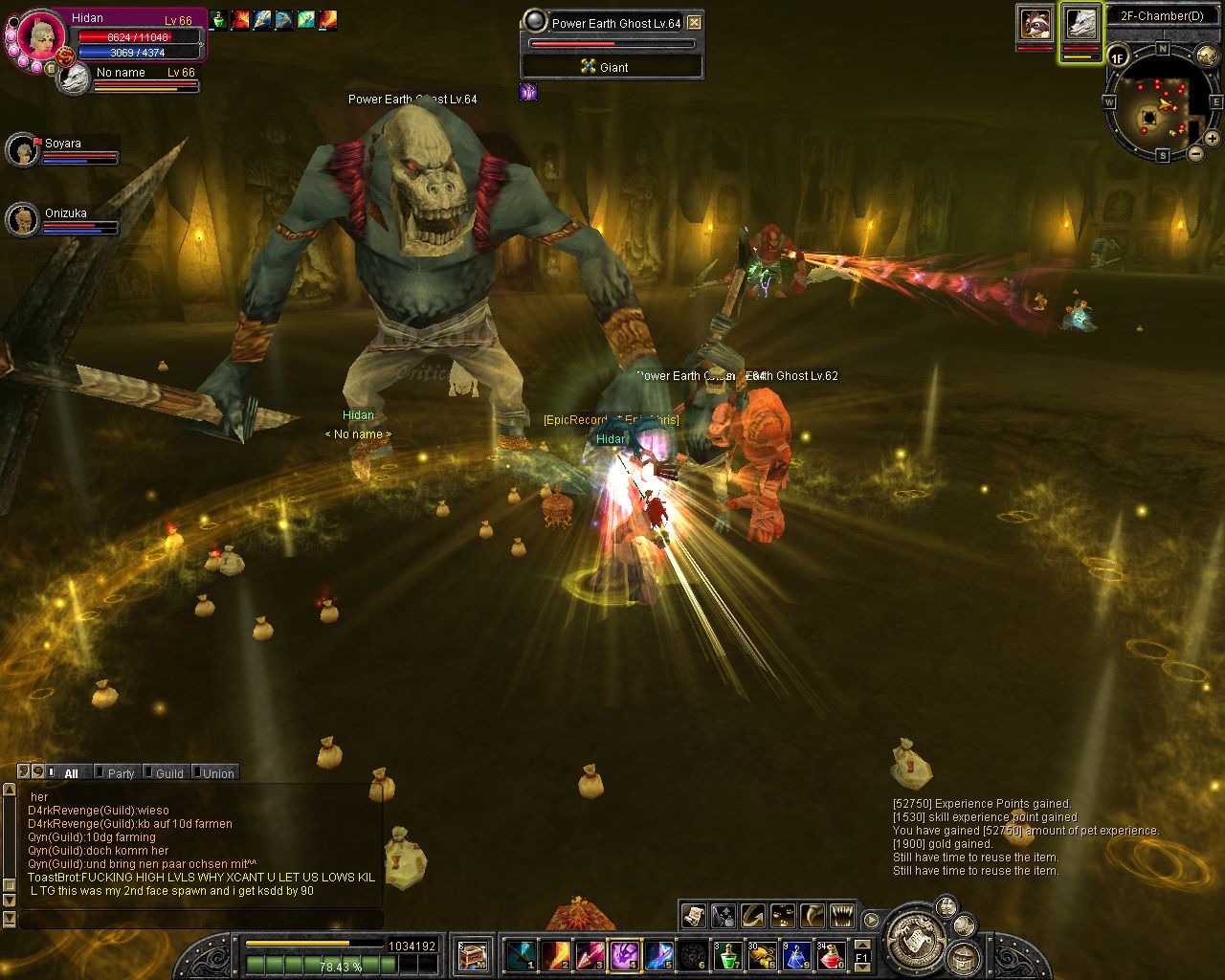Select the raccoon pet portrait
The height and width of the screenshot is (980, 1225).
click(1035, 24)
